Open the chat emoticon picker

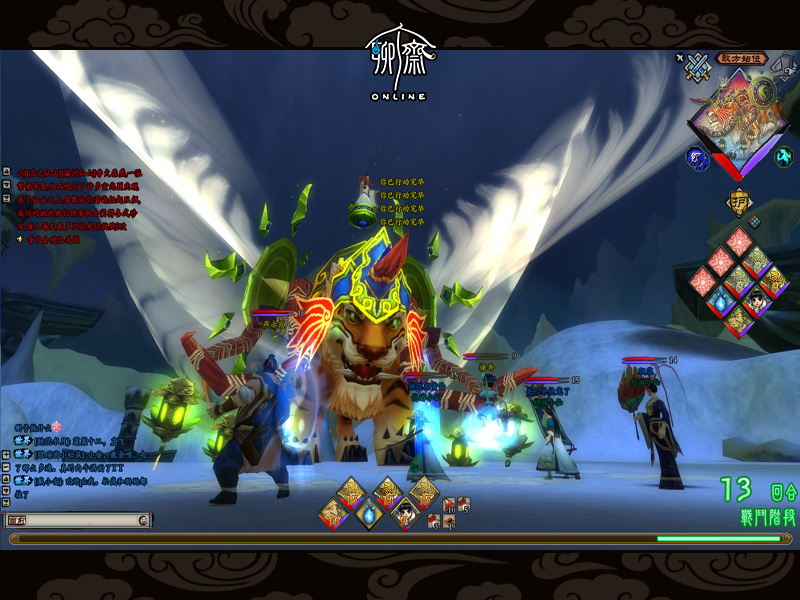click(144, 520)
